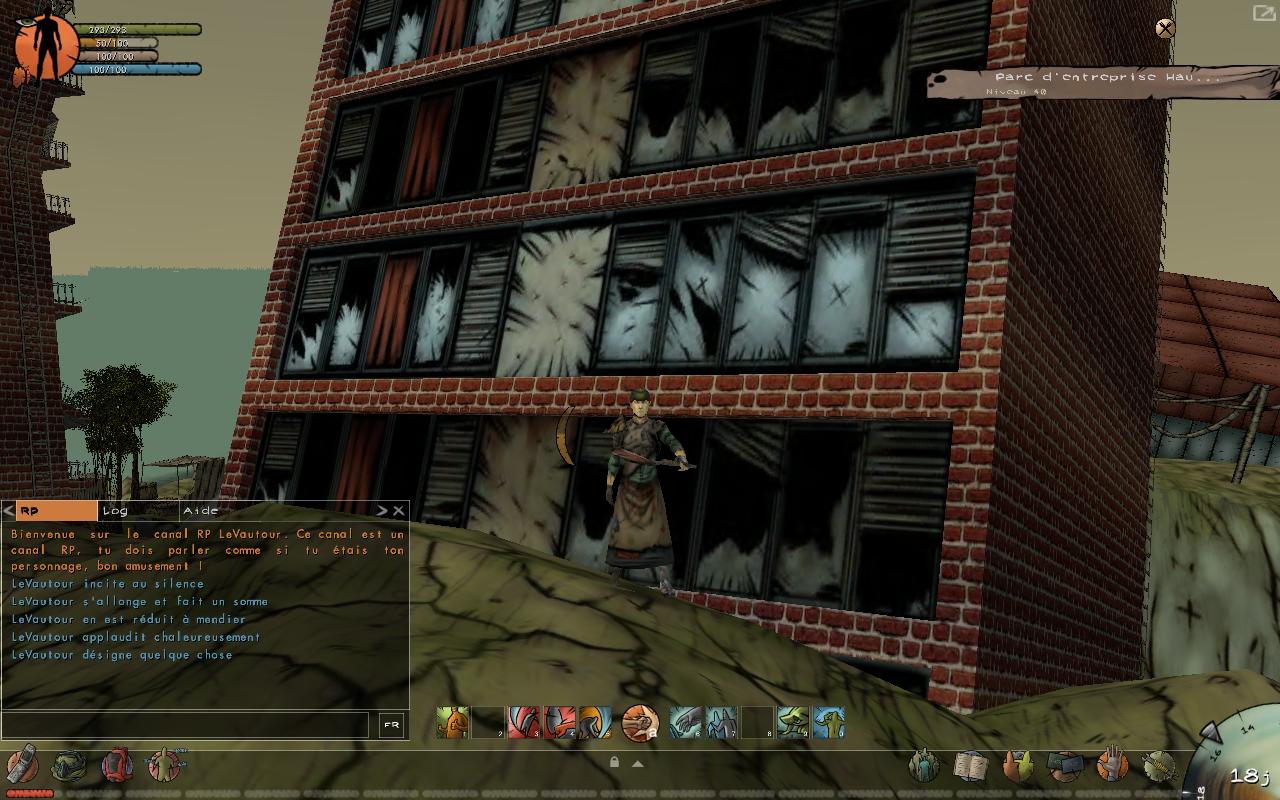Screen dimensions: 1280x800
Task: Trigger the red strike ability in slot 4
Action: coord(558,722)
